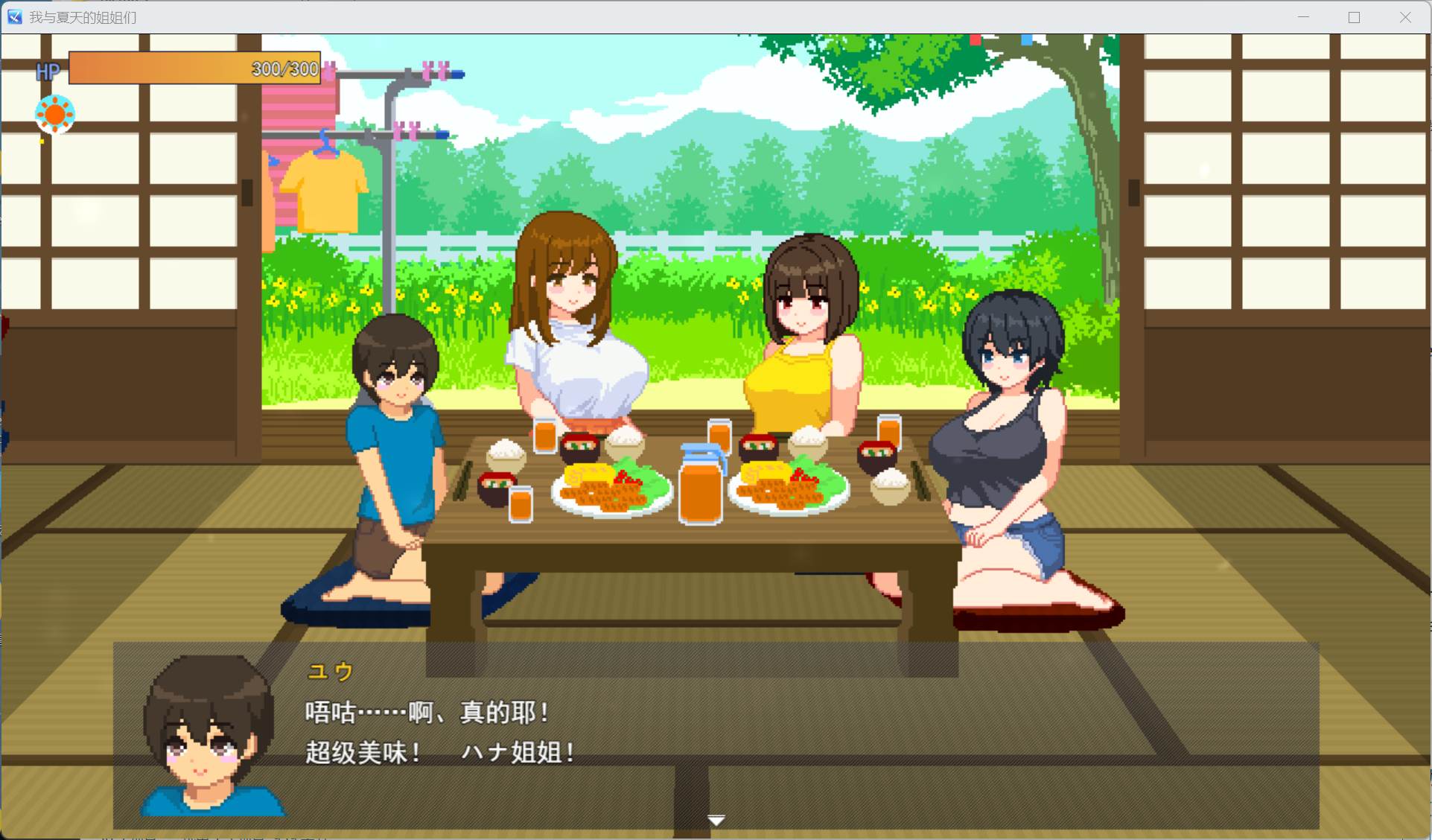Screen dimensions: 1432x840
Task: Click the 300/300 HP counter
Action: [x=283, y=69]
